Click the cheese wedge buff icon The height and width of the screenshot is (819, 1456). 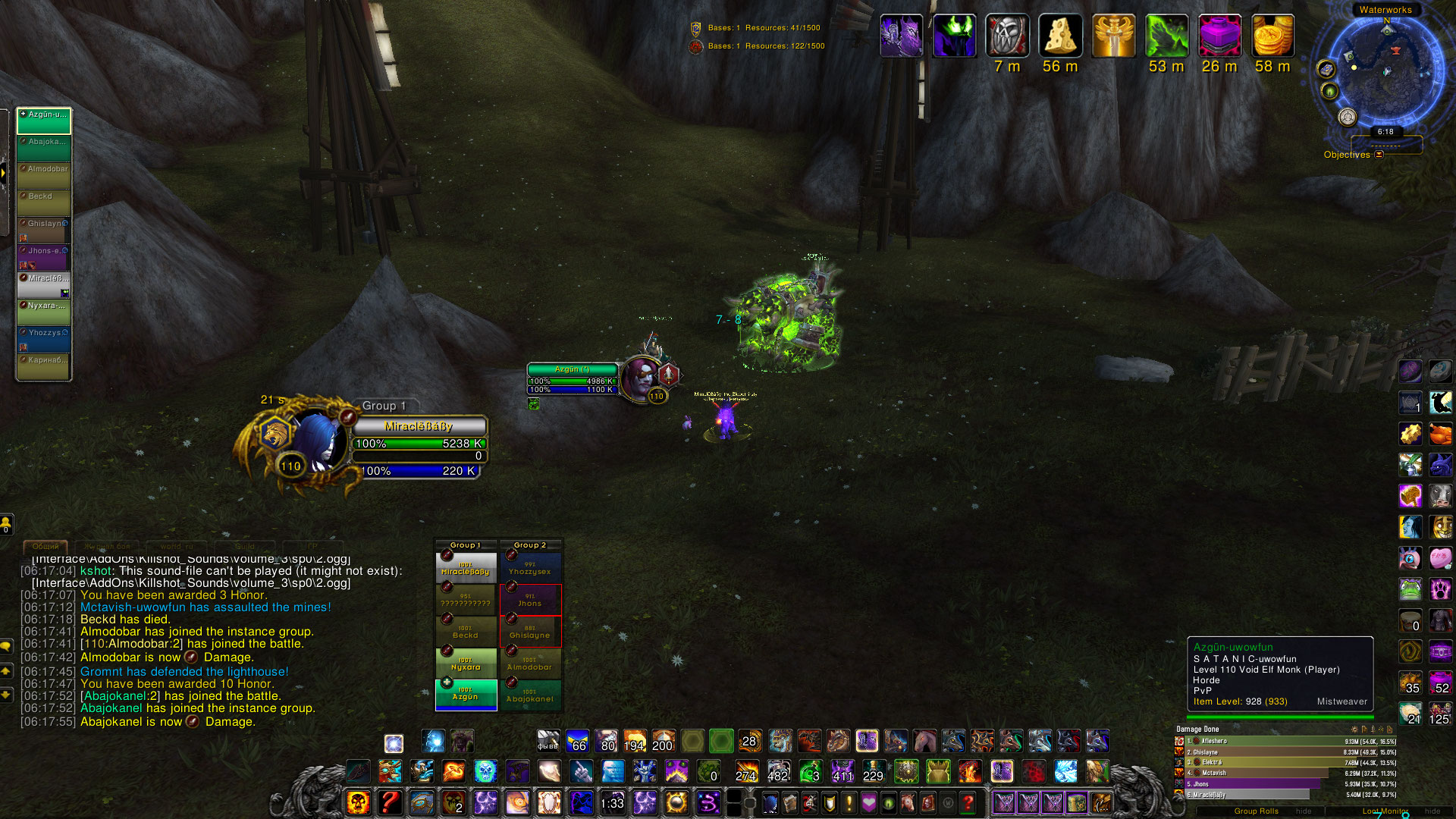click(1060, 36)
